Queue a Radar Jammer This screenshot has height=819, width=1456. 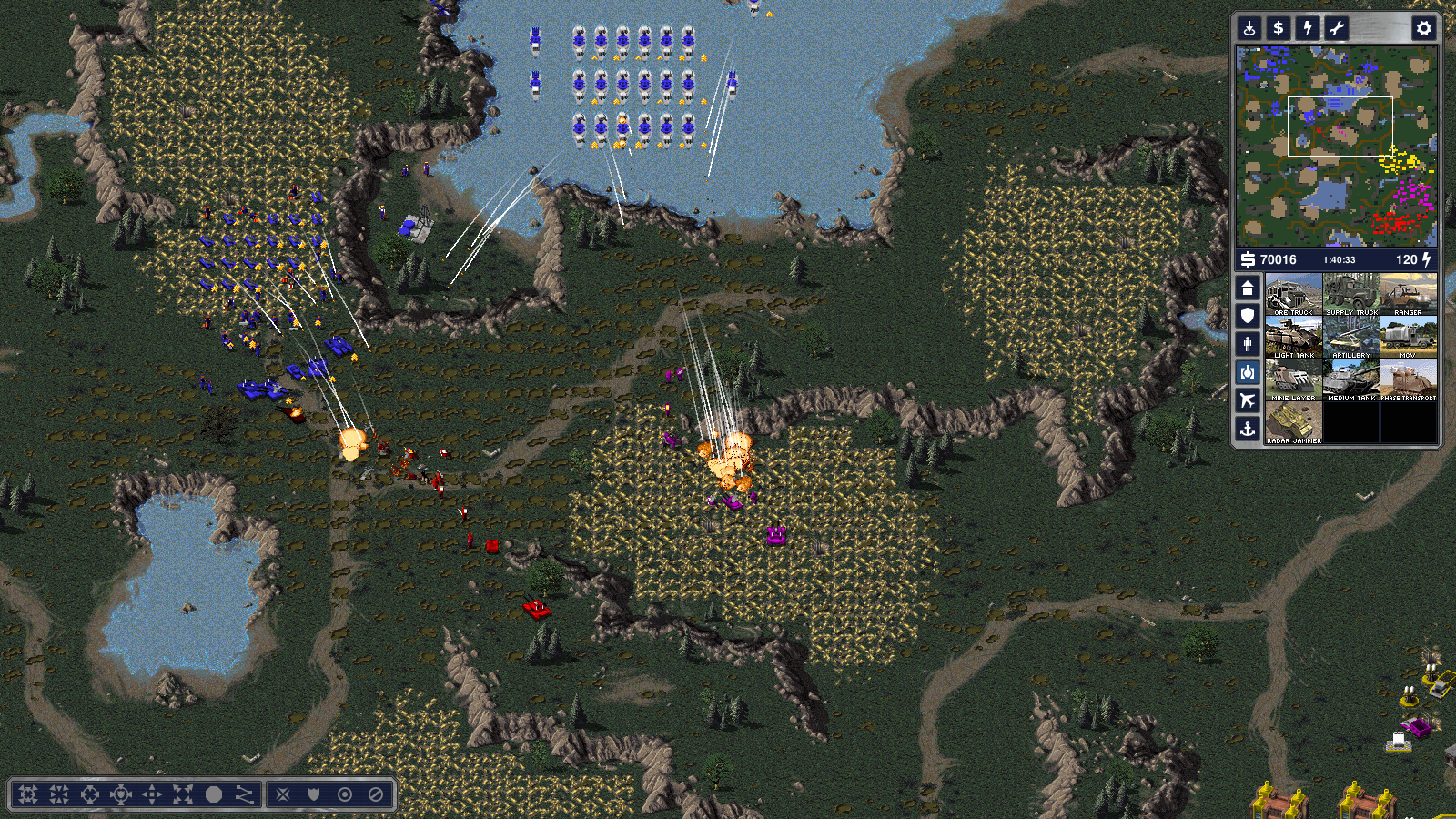click(1293, 422)
